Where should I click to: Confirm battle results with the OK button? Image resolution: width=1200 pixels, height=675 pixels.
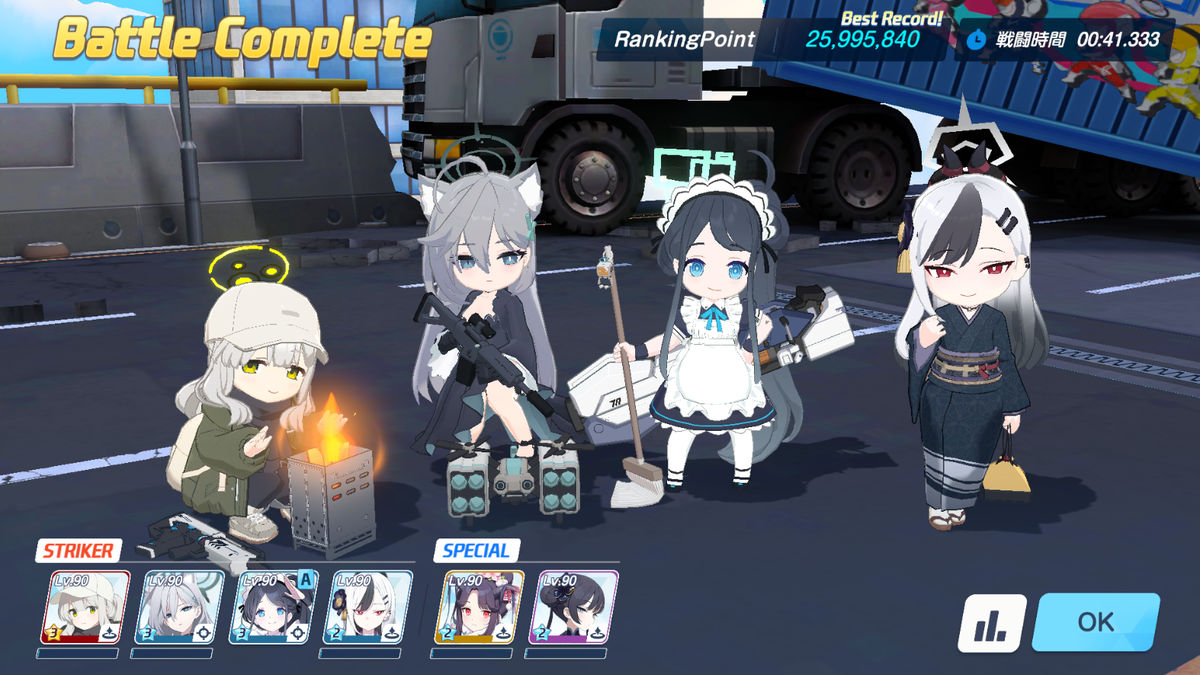click(1095, 622)
